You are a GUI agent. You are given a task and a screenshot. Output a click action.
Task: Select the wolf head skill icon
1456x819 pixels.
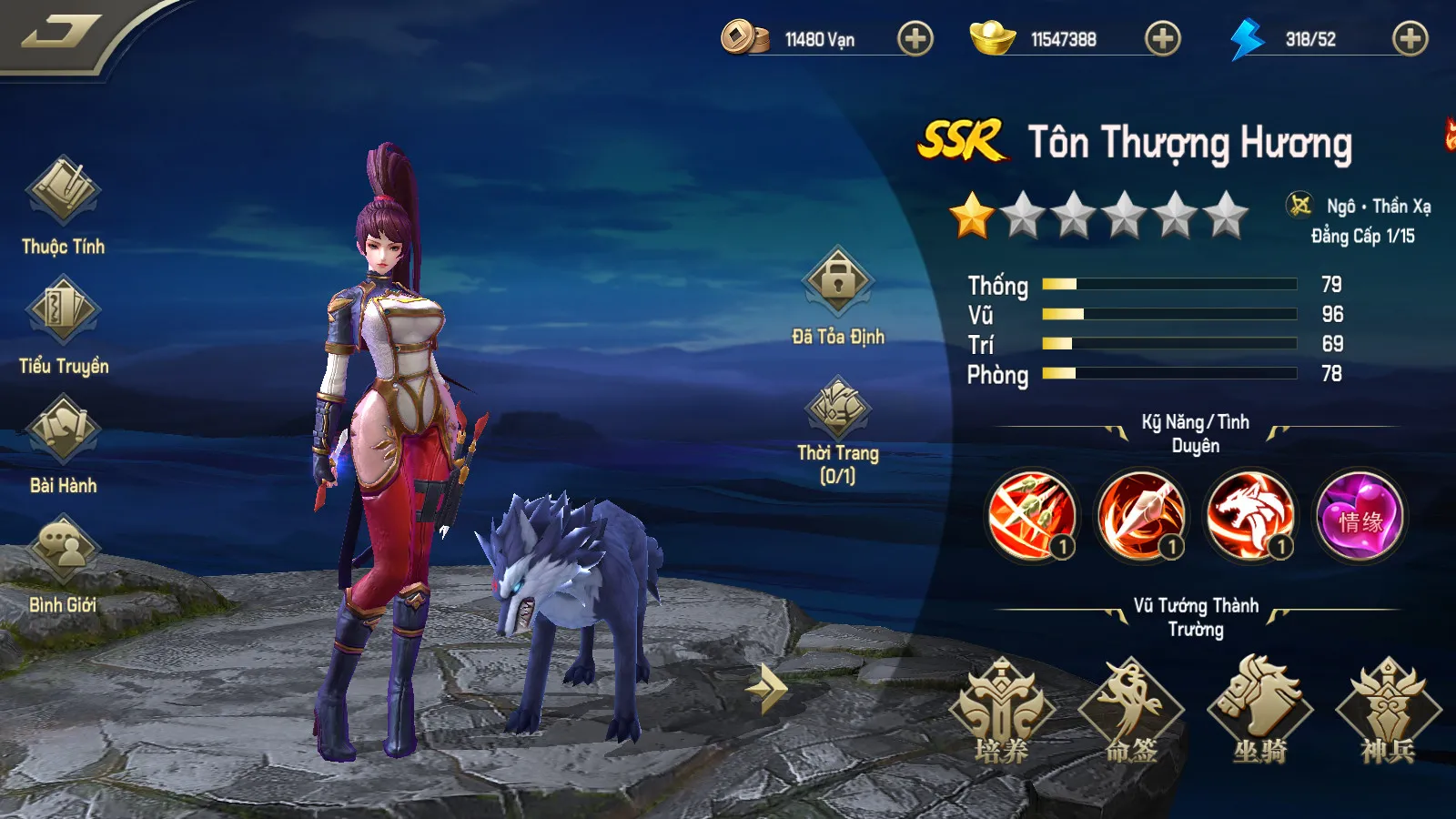click(x=1250, y=515)
